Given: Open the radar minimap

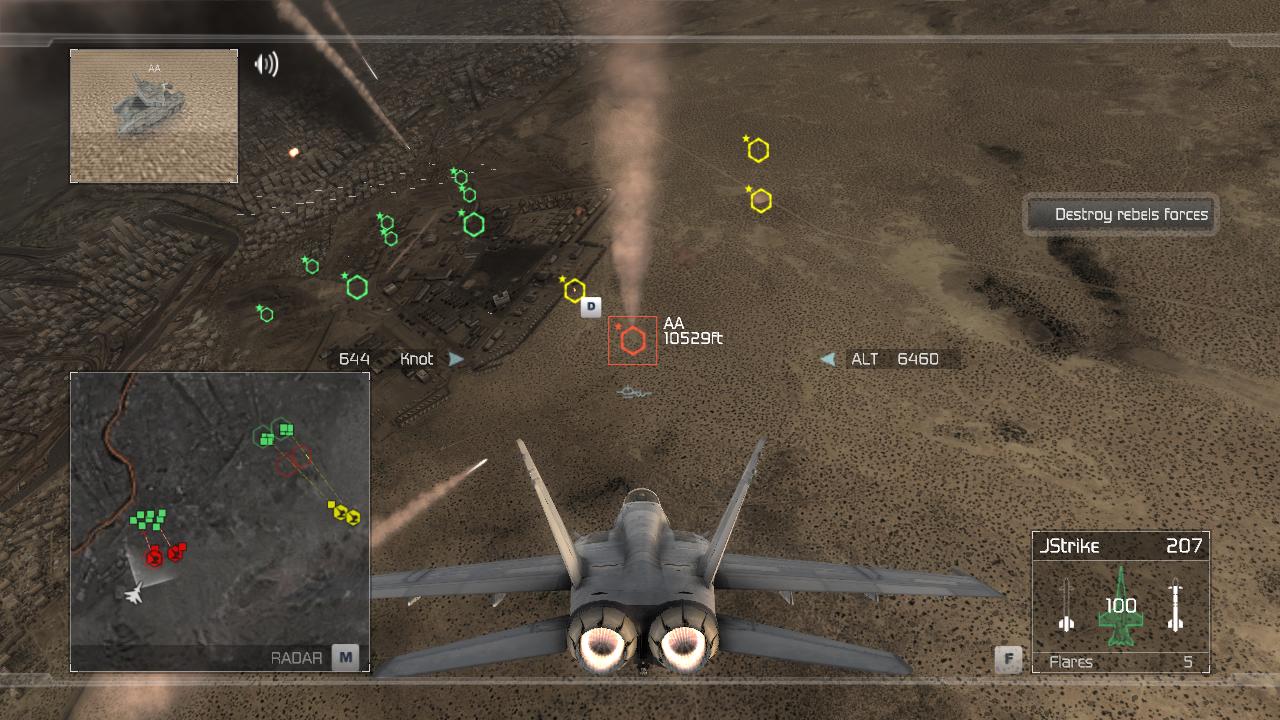Looking at the screenshot, I should tap(220, 521).
